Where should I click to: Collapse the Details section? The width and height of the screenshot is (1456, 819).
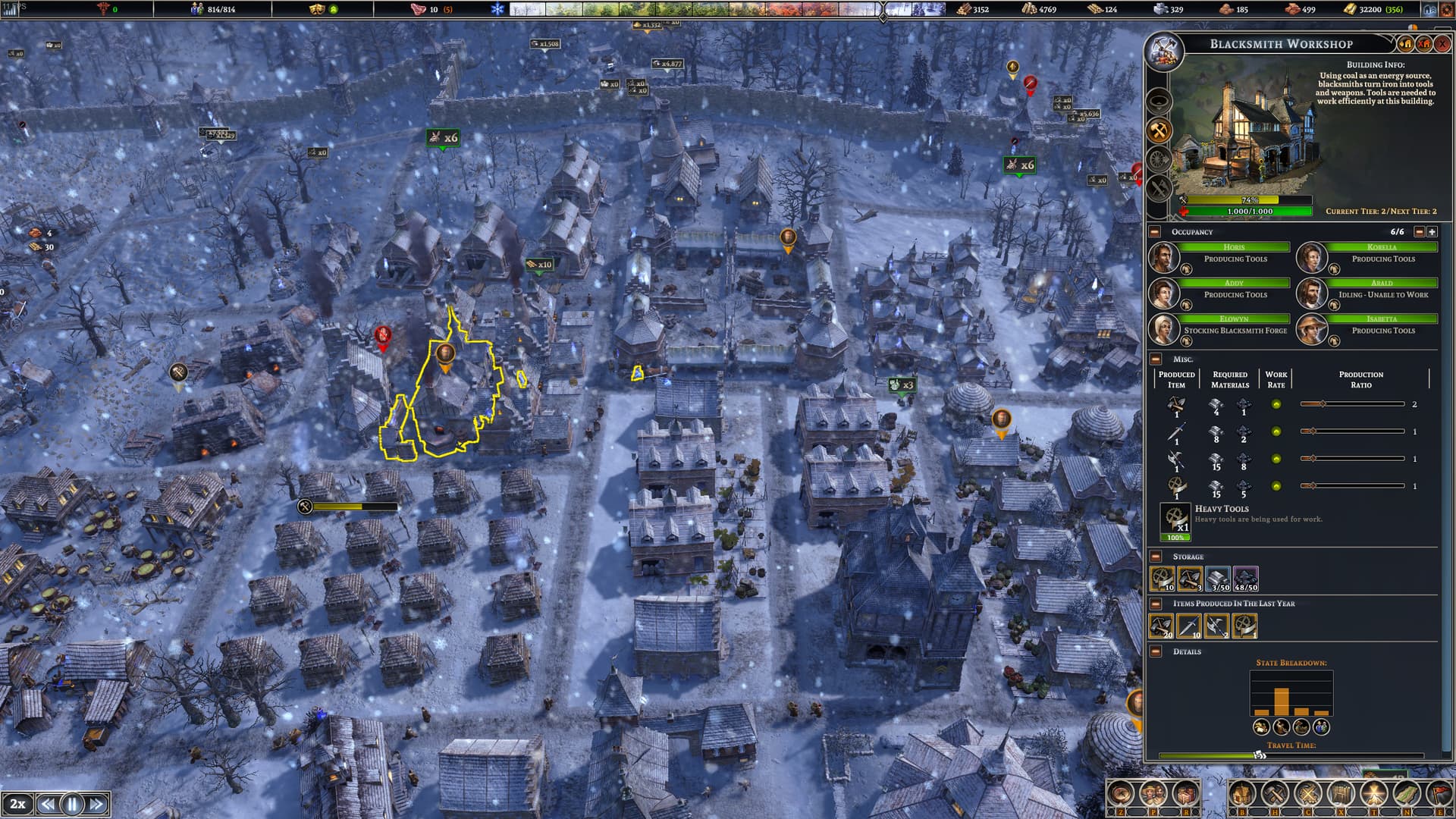pos(1156,651)
